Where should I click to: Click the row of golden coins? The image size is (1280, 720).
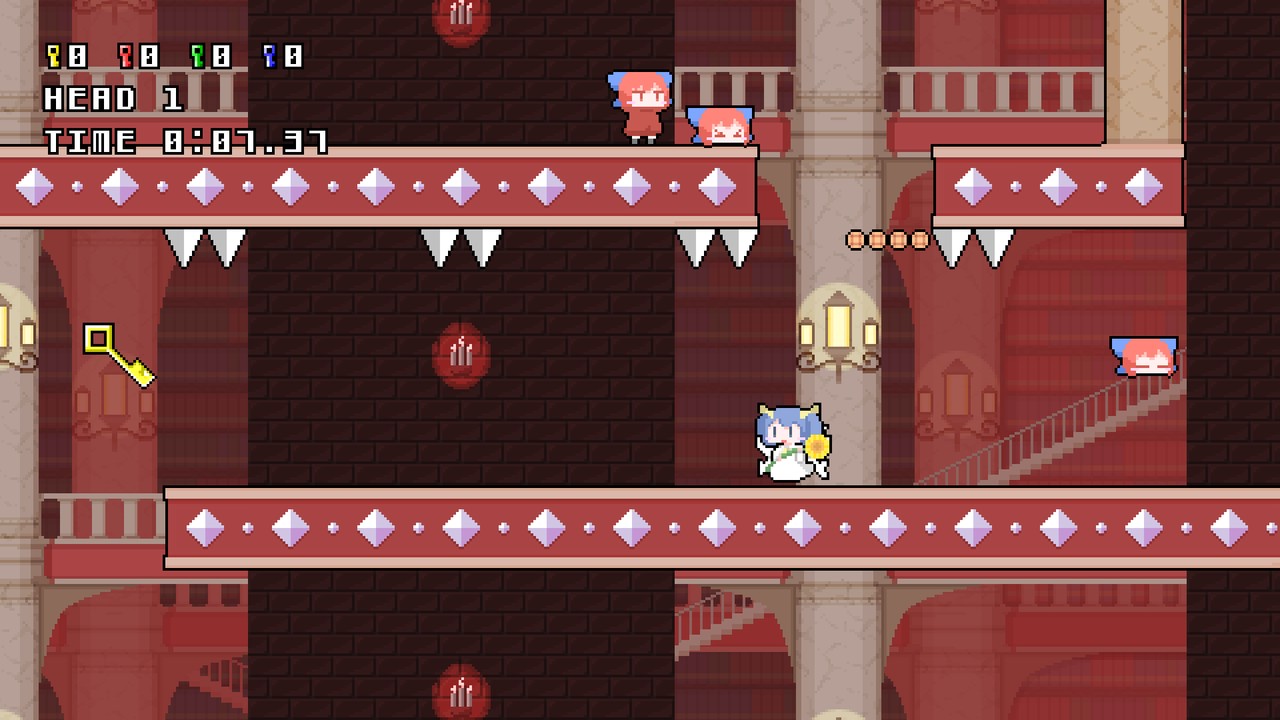pyautogui.click(x=886, y=240)
